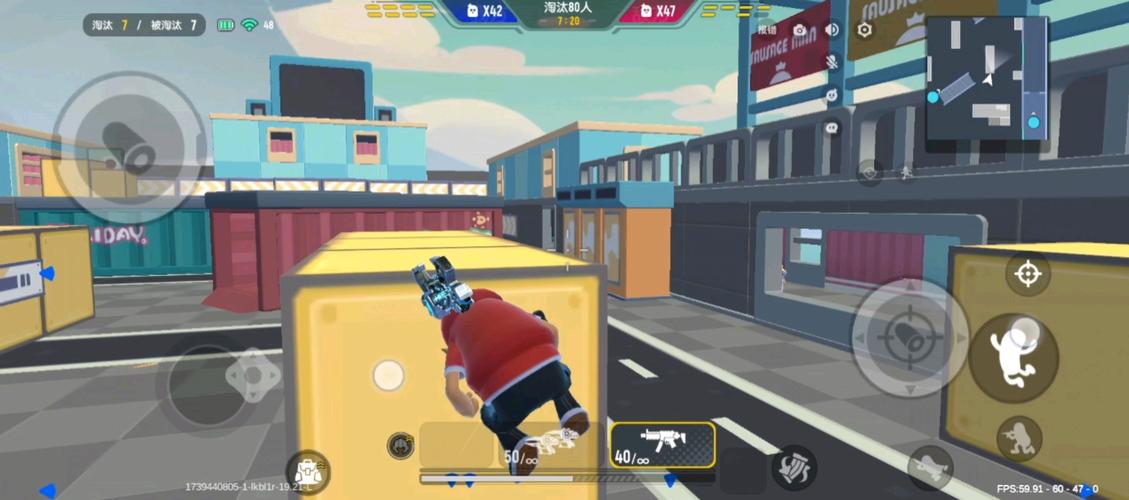Toggle the muted microphone icon

pyautogui.click(x=832, y=62)
